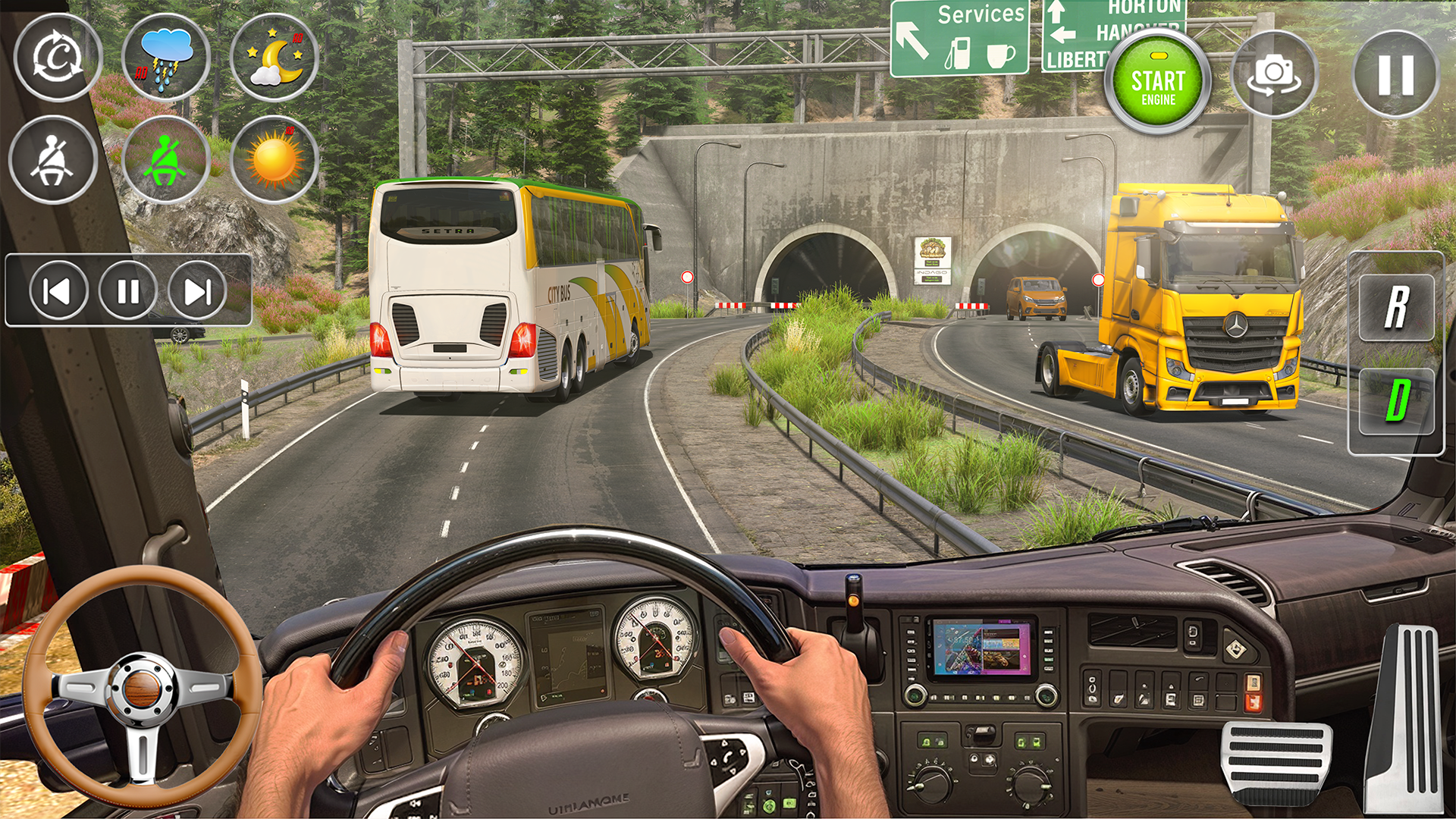The image size is (1456, 819).
Task: Skip to the next music track
Action: (197, 291)
